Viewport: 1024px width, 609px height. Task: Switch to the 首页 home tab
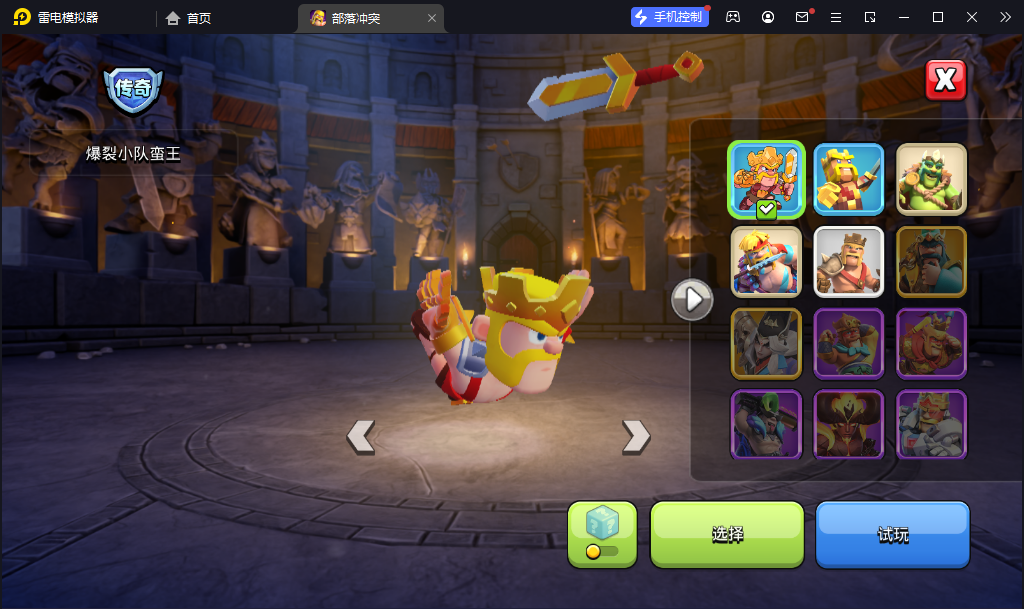point(189,18)
